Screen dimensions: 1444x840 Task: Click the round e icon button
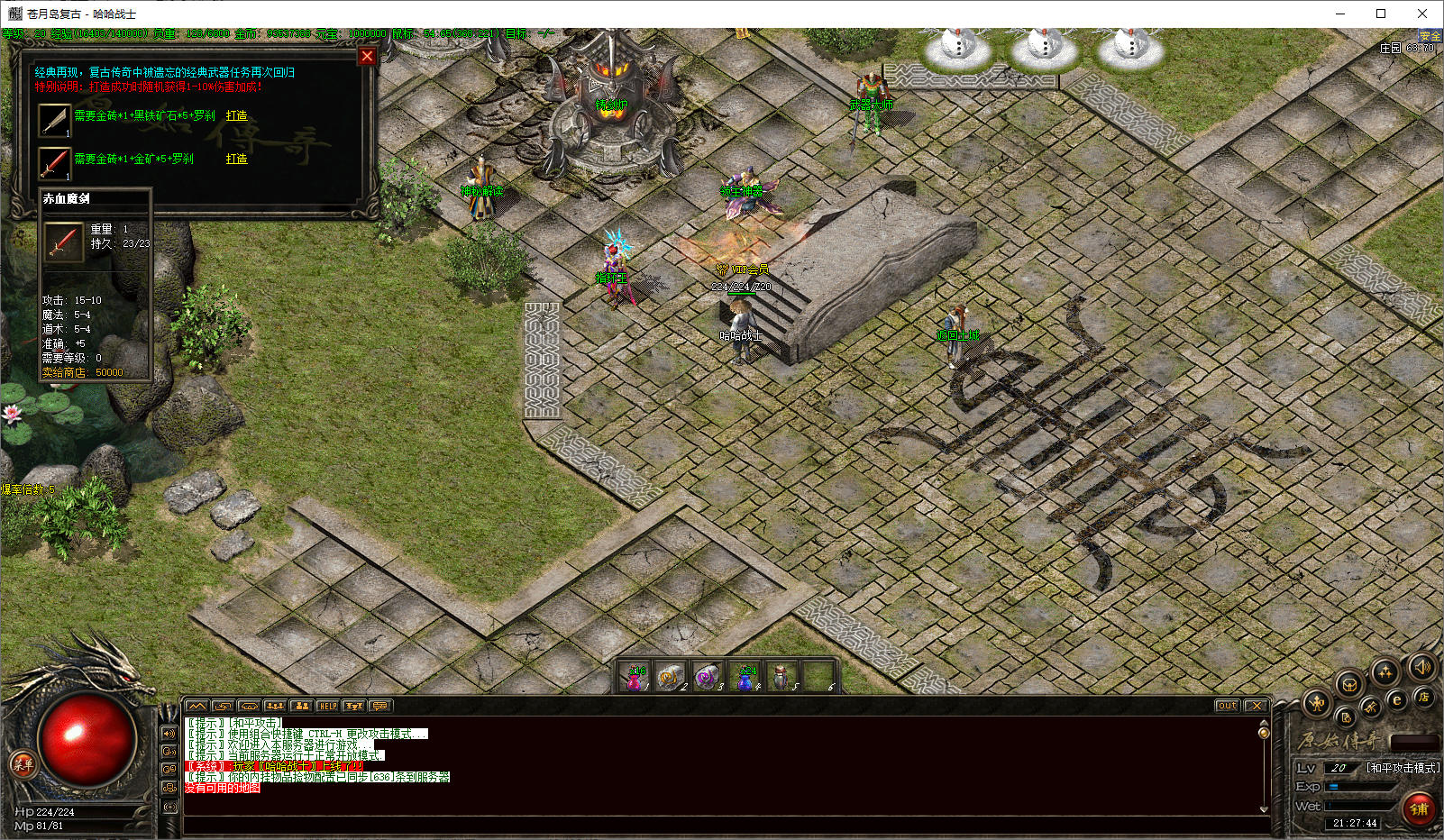1396,700
